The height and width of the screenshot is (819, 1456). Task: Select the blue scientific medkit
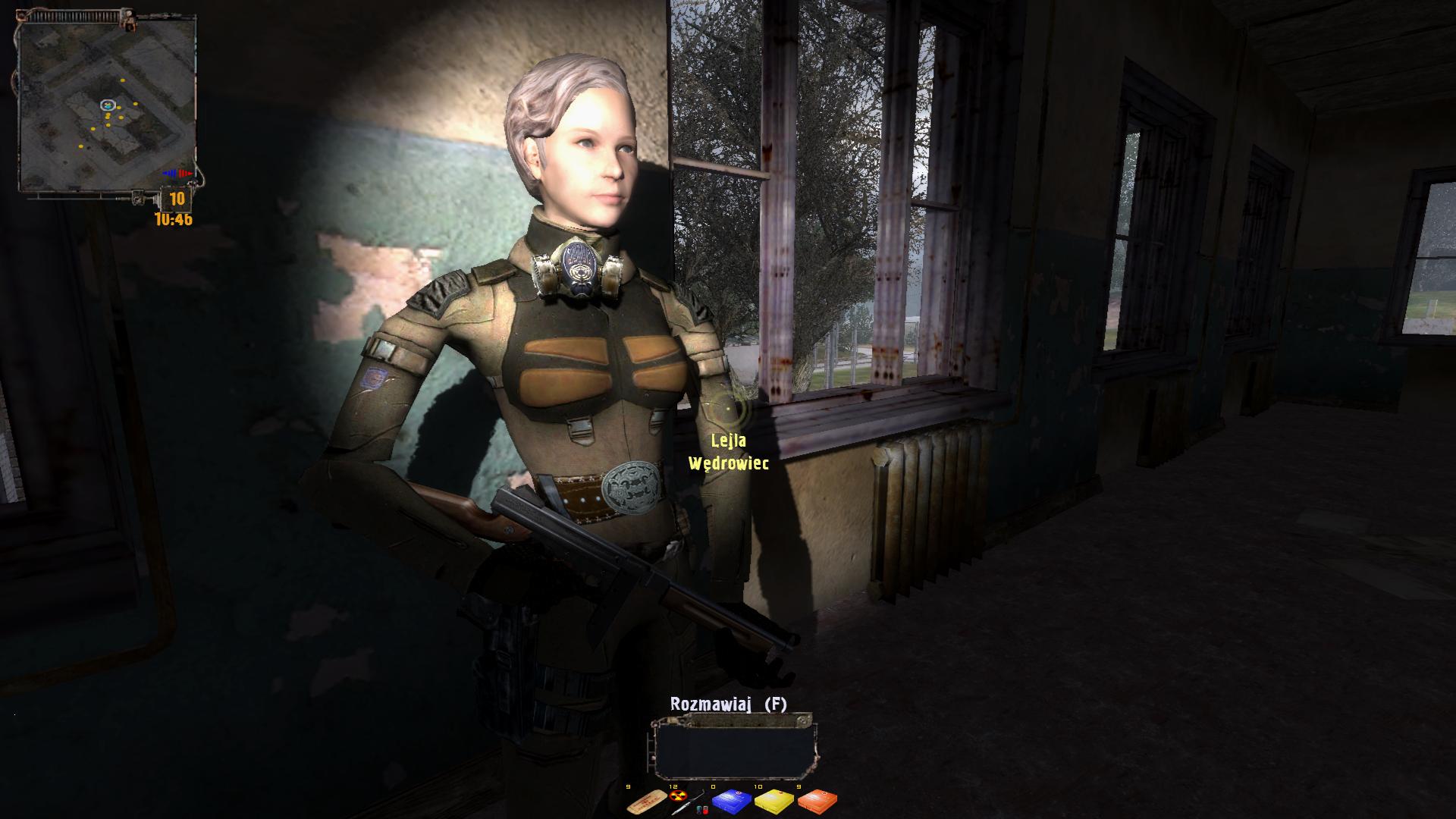tap(732, 801)
